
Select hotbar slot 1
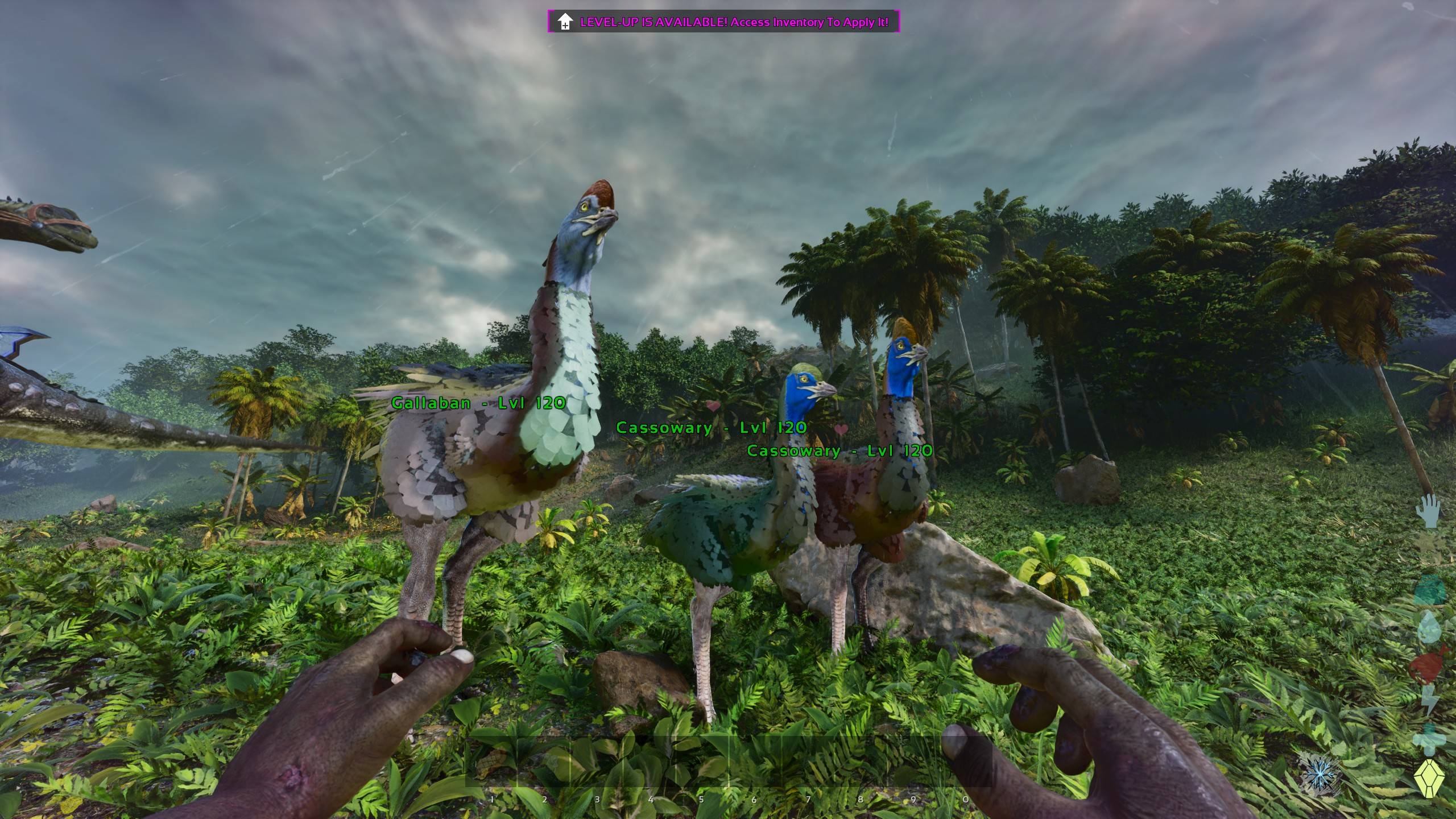(491, 762)
